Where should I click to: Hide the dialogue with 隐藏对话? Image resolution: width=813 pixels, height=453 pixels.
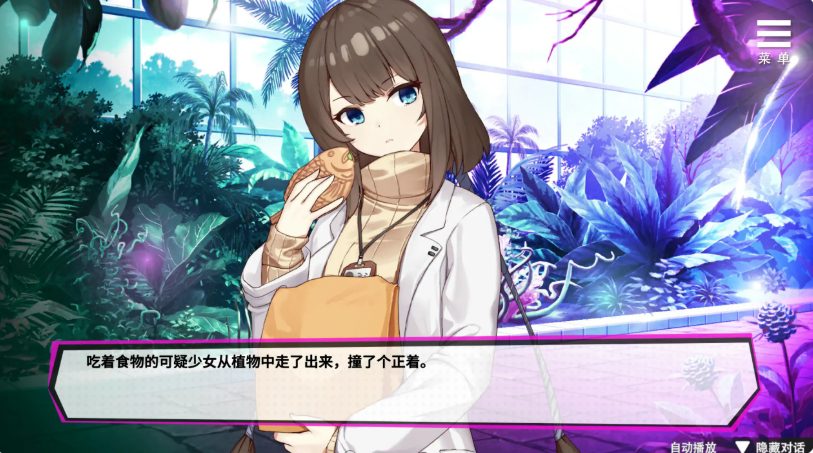[772, 446]
